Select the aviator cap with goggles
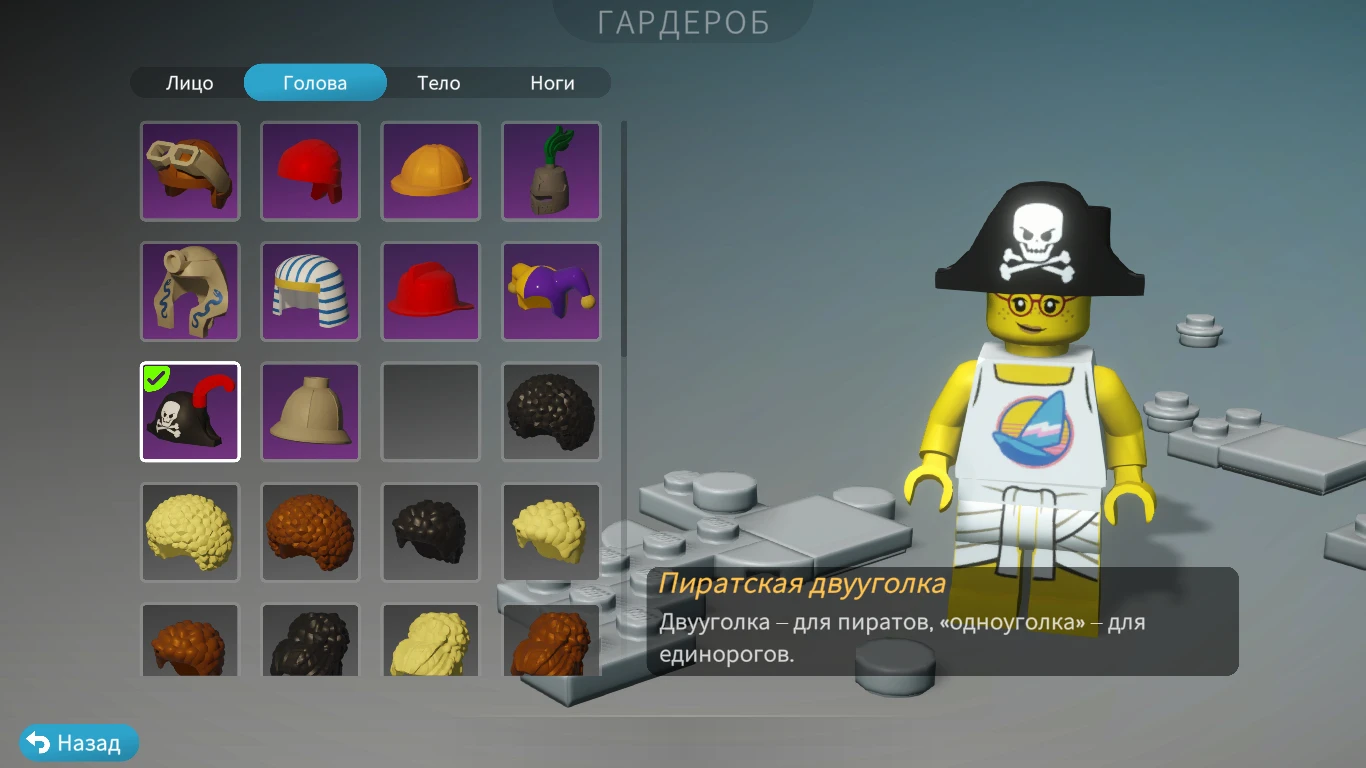Image resolution: width=1366 pixels, height=768 pixels. pos(190,172)
